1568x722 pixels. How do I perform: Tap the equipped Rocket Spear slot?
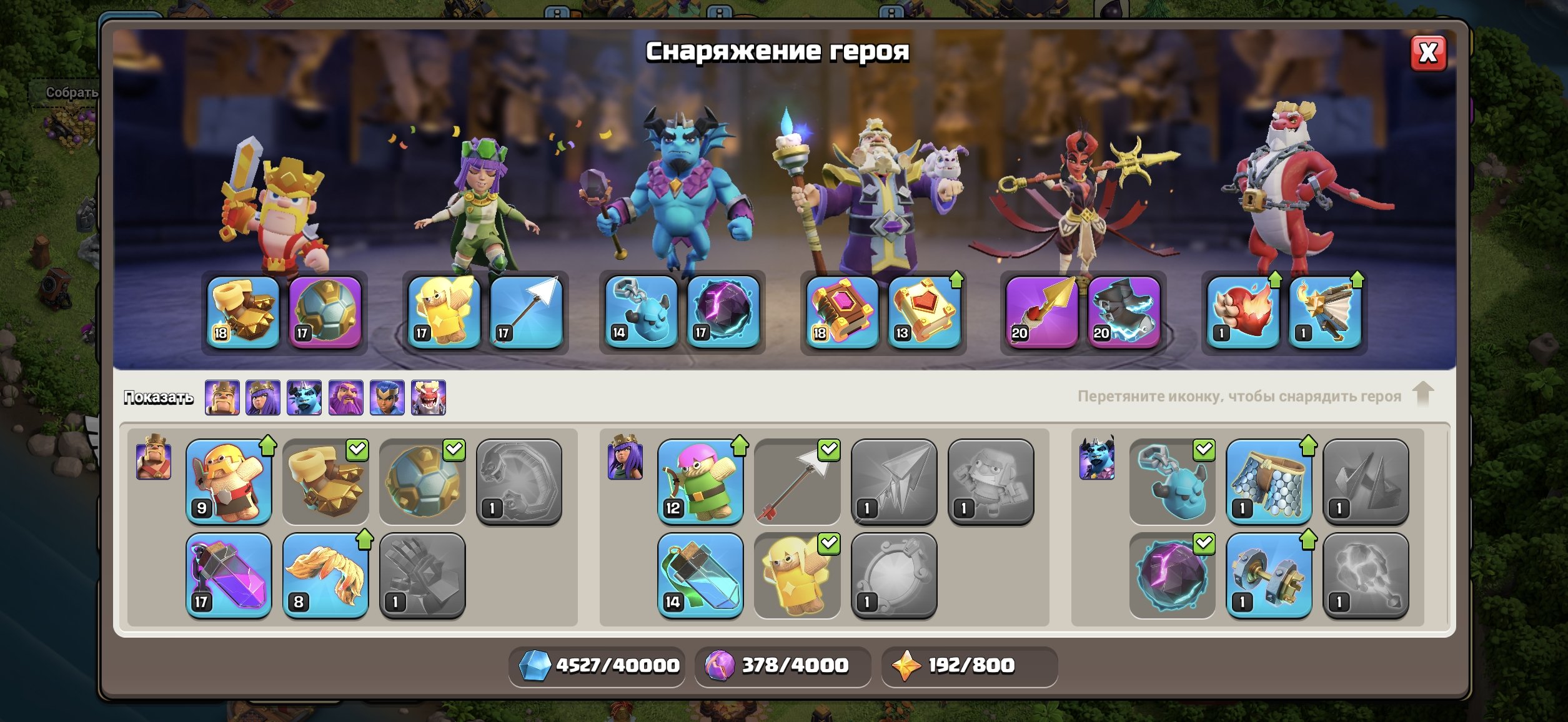pos(1041,312)
